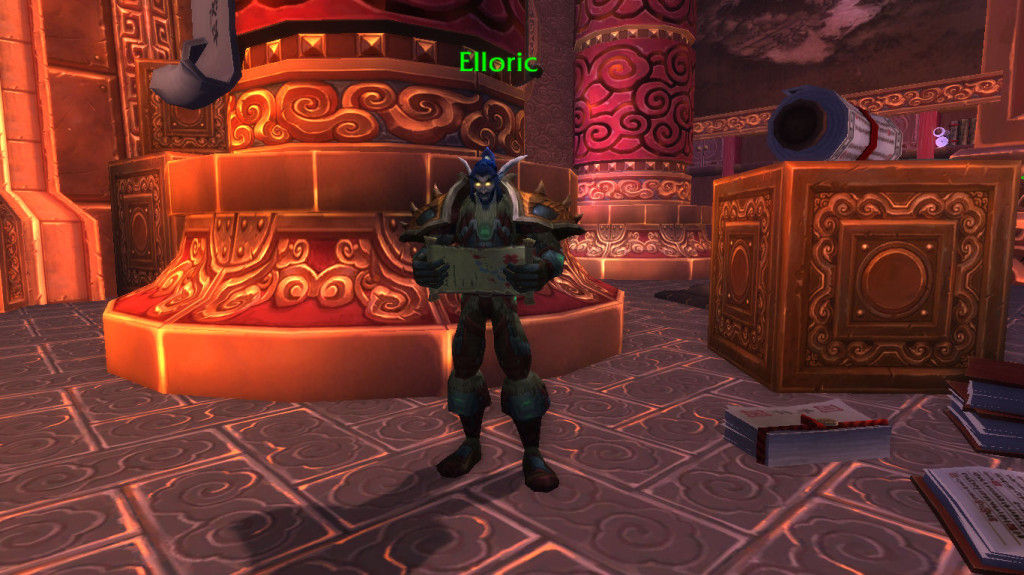This screenshot has height=575, width=1024.
Task: Select the green Elloric name label
Action: coord(498,64)
